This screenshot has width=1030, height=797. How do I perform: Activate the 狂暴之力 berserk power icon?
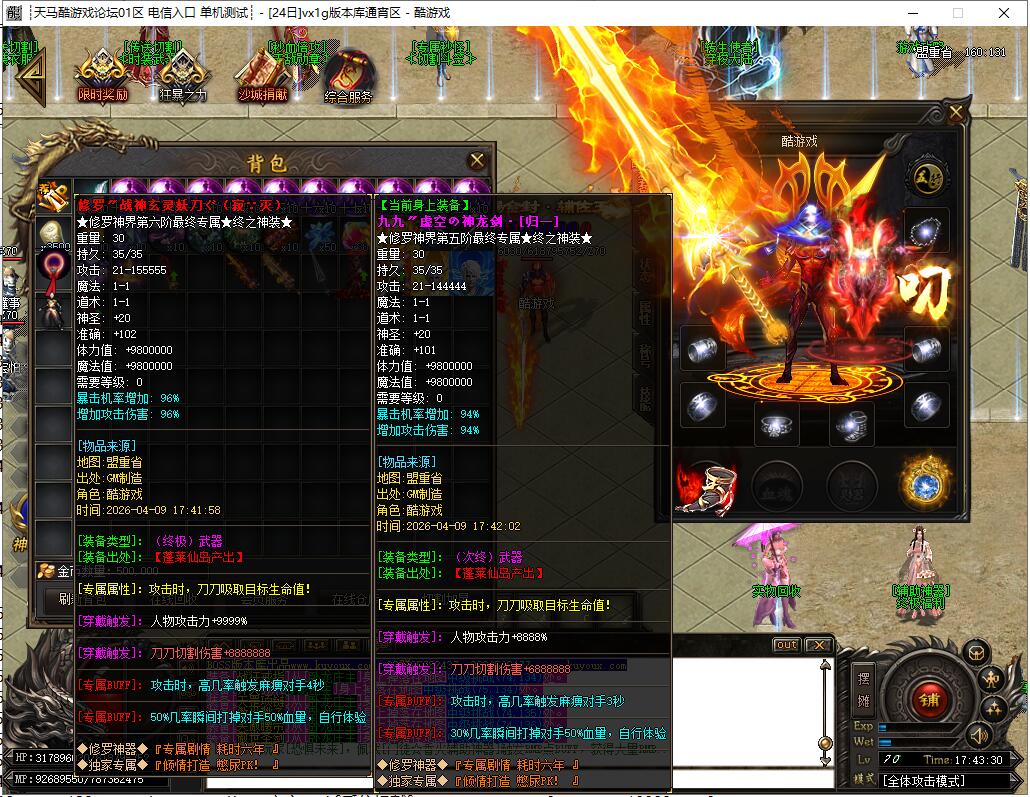(x=182, y=74)
